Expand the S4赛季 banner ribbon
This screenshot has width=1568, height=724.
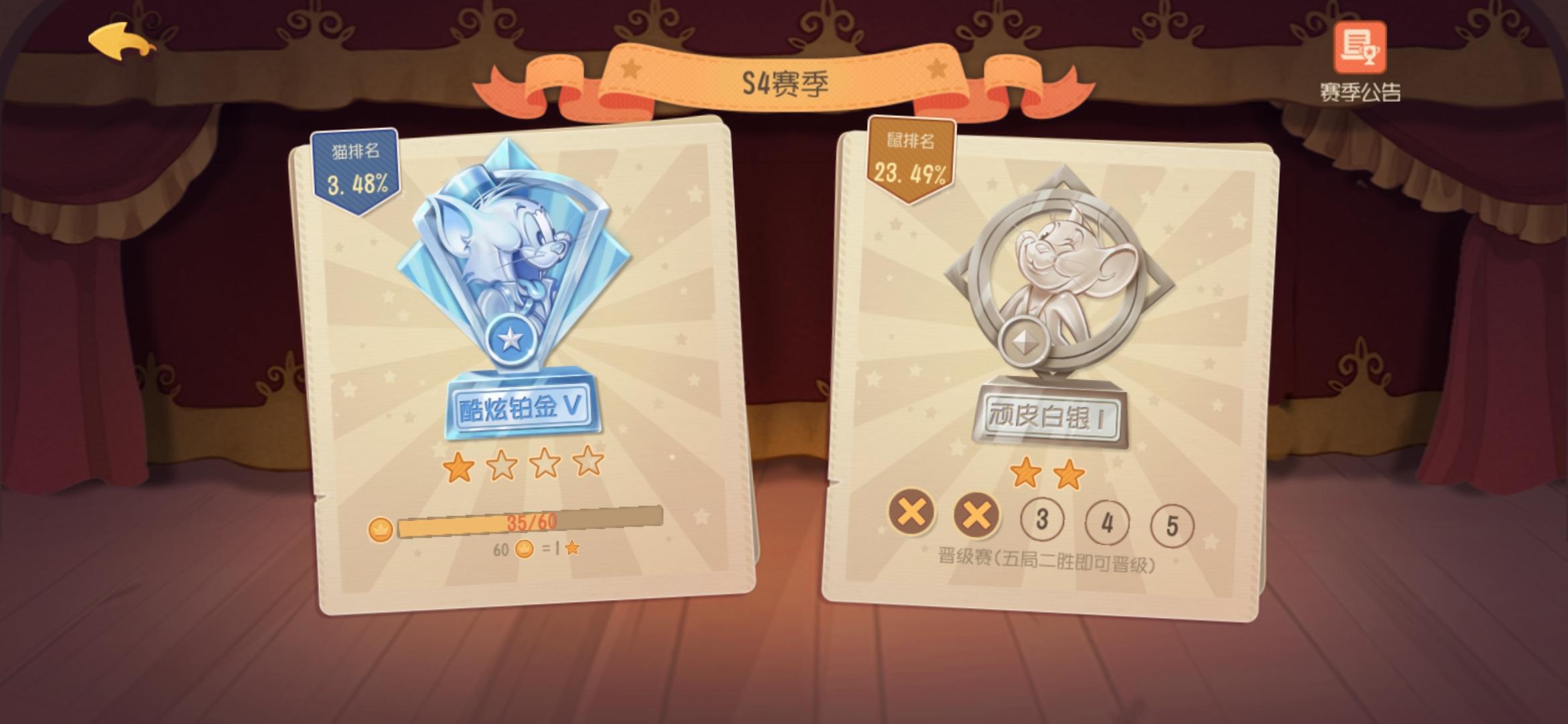pyautogui.click(x=783, y=80)
